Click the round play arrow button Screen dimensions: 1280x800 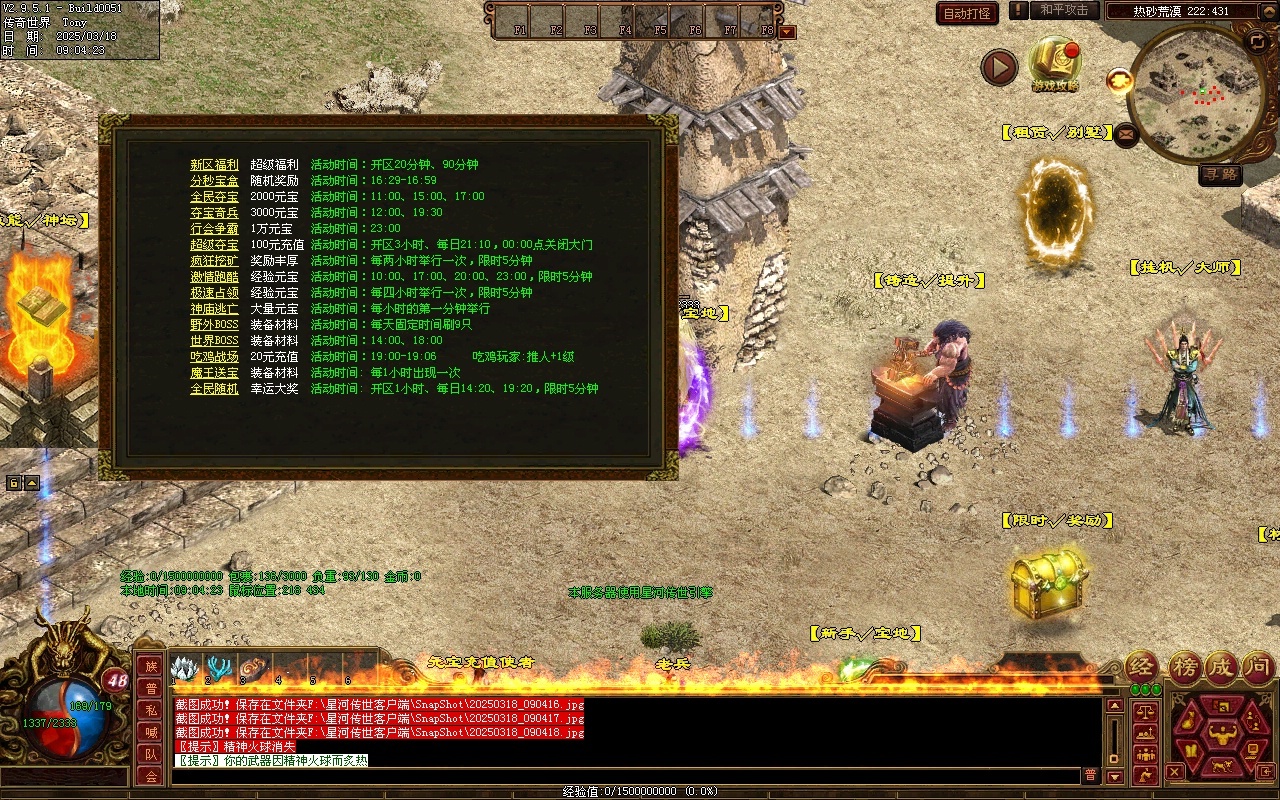pyautogui.click(x=998, y=67)
